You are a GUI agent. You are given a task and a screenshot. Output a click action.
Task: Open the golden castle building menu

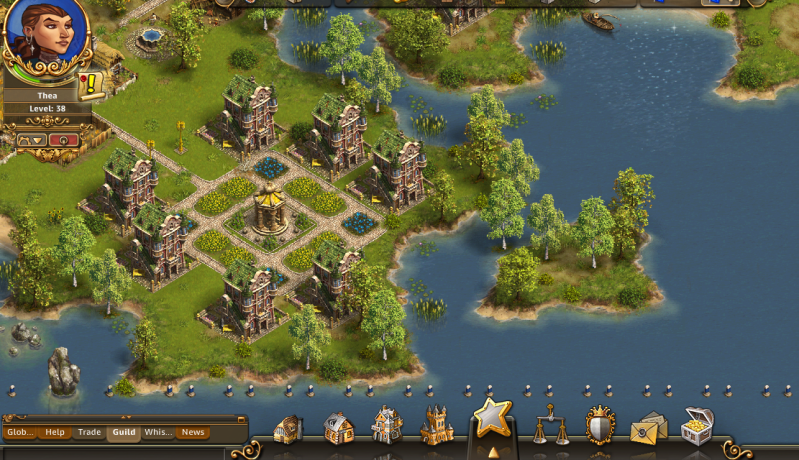[437, 426]
